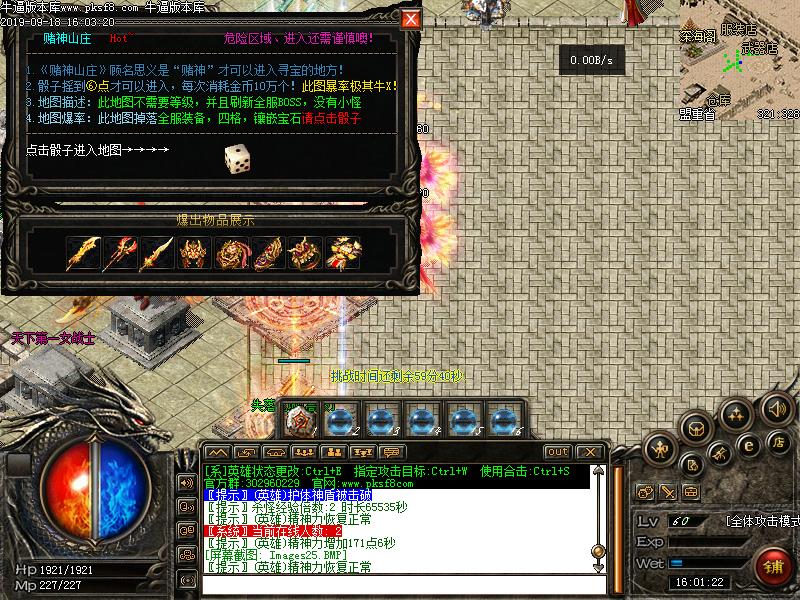
Task: Click the first skill slot with rune icon
Action: click(x=297, y=421)
